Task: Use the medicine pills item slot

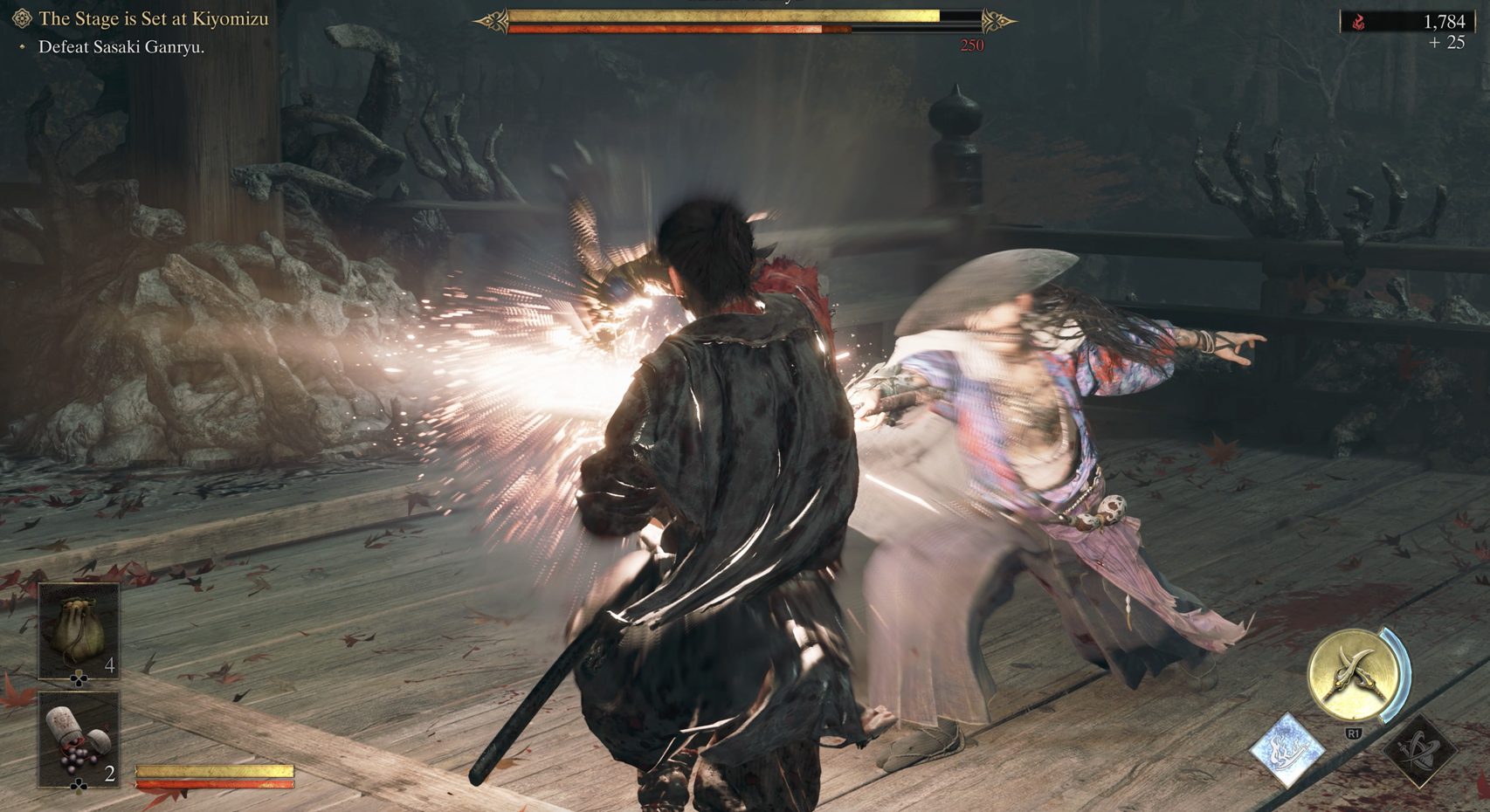Action: tap(79, 740)
